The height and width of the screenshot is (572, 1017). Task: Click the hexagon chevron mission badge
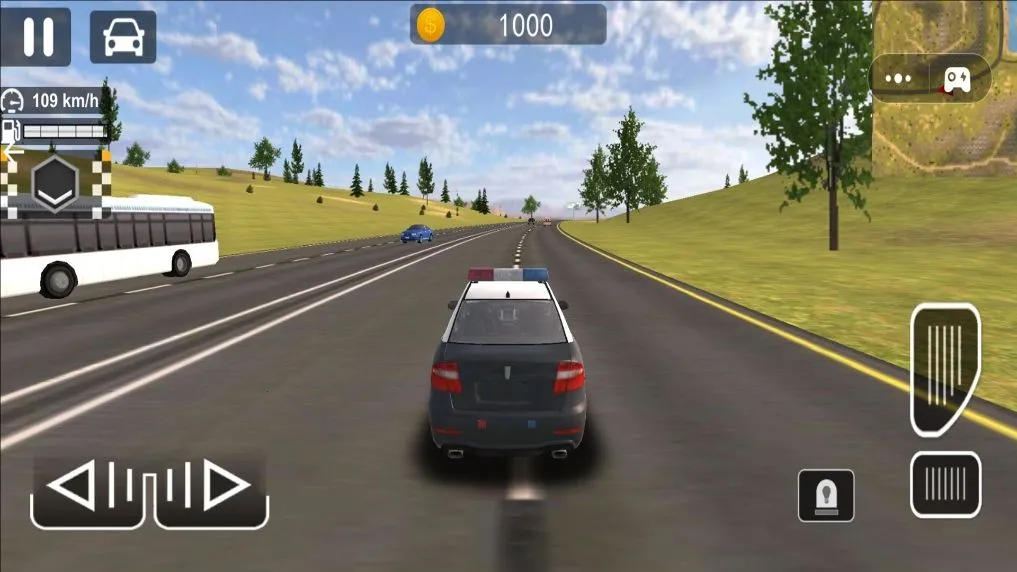pyautogui.click(x=55, y=184)
